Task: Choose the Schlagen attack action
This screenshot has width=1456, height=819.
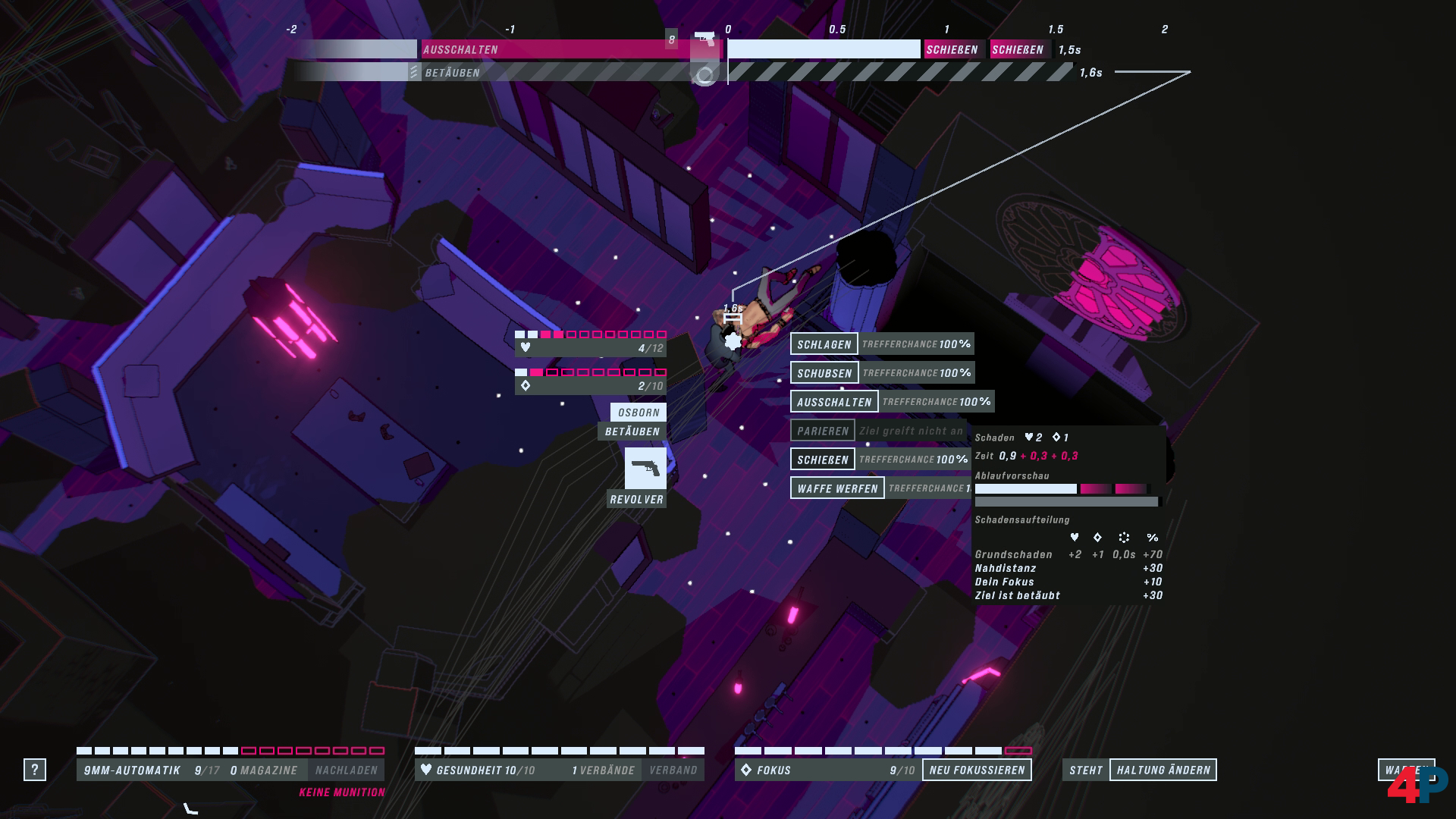Action: (824, 344)
